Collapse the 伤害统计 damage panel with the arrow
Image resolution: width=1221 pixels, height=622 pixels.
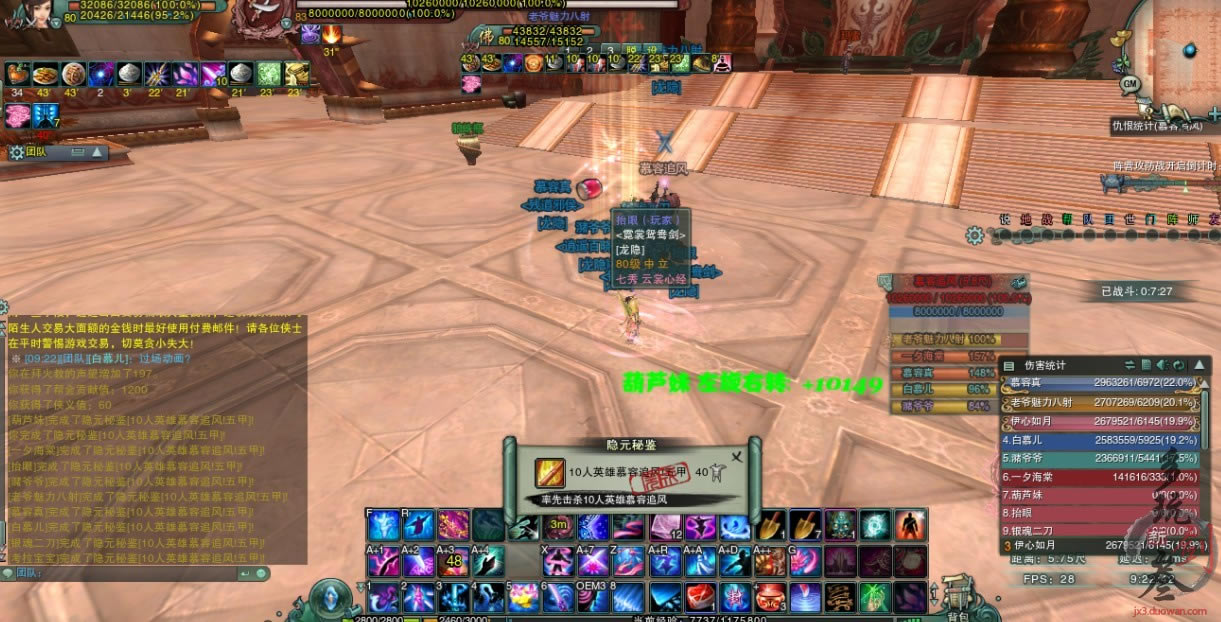pos(1200,365)
